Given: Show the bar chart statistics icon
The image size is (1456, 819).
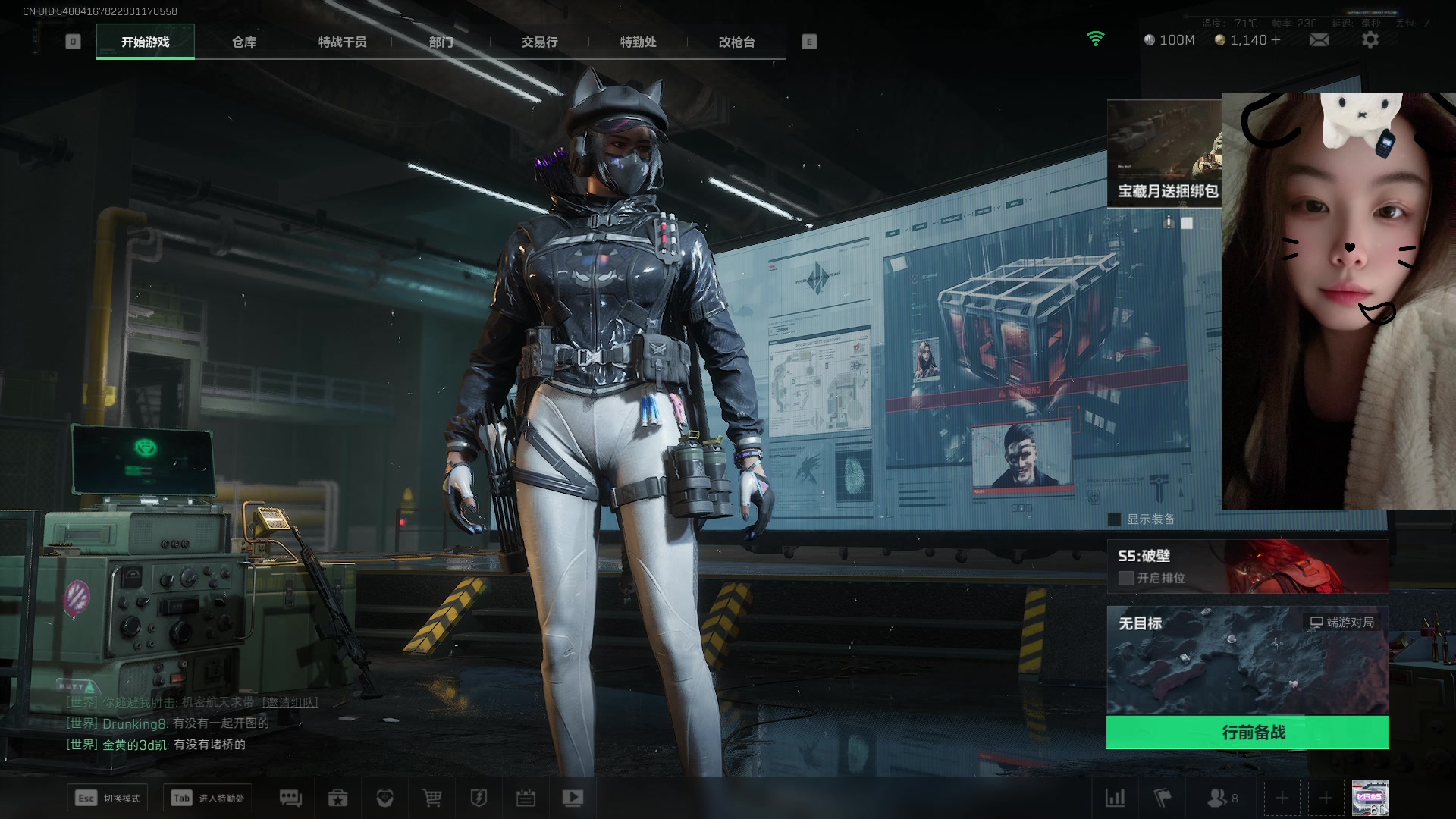Looking at the screenshot, I should pos(1116,798).
